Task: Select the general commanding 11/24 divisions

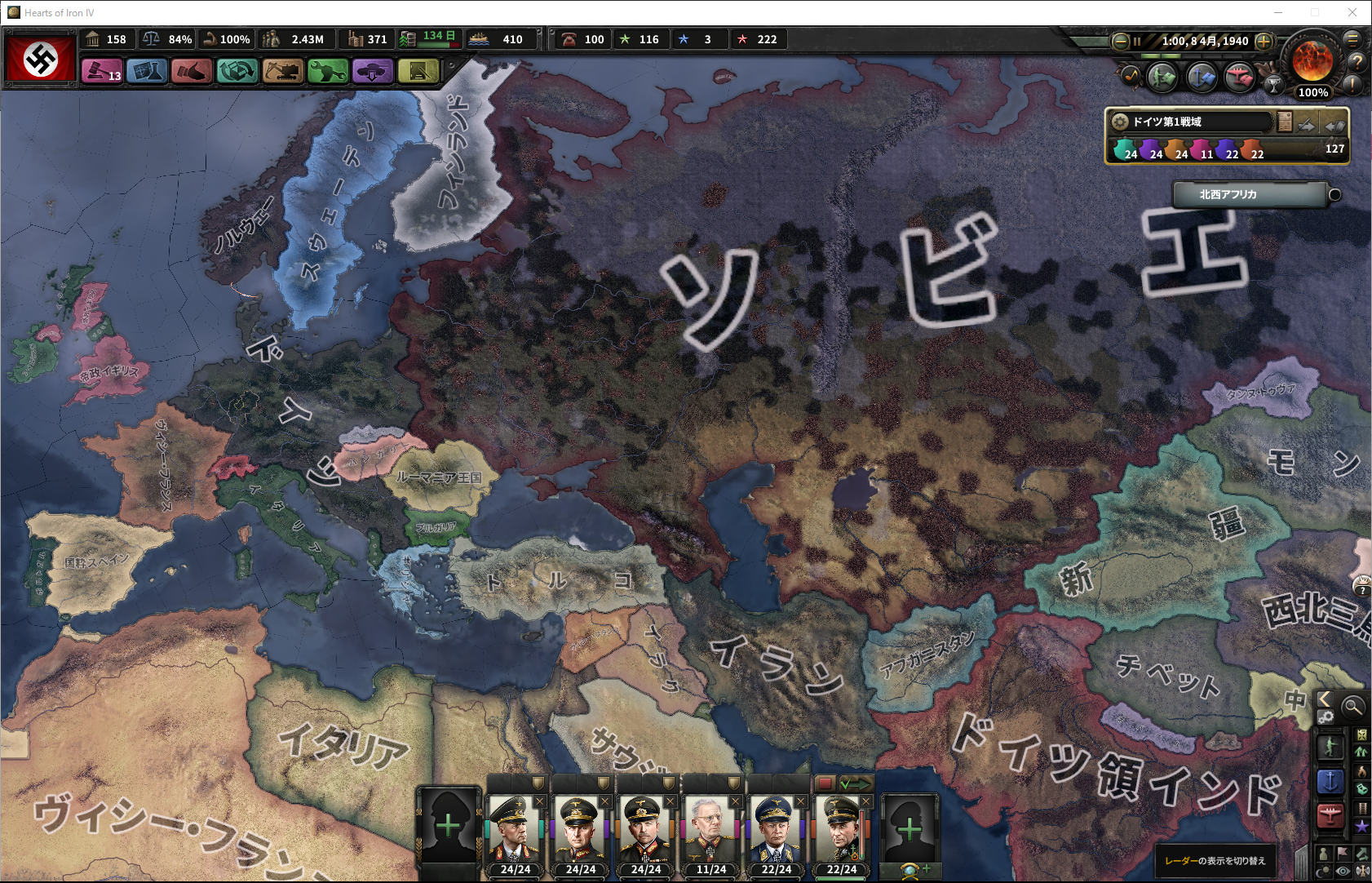Action: click(x=710, y=832)
